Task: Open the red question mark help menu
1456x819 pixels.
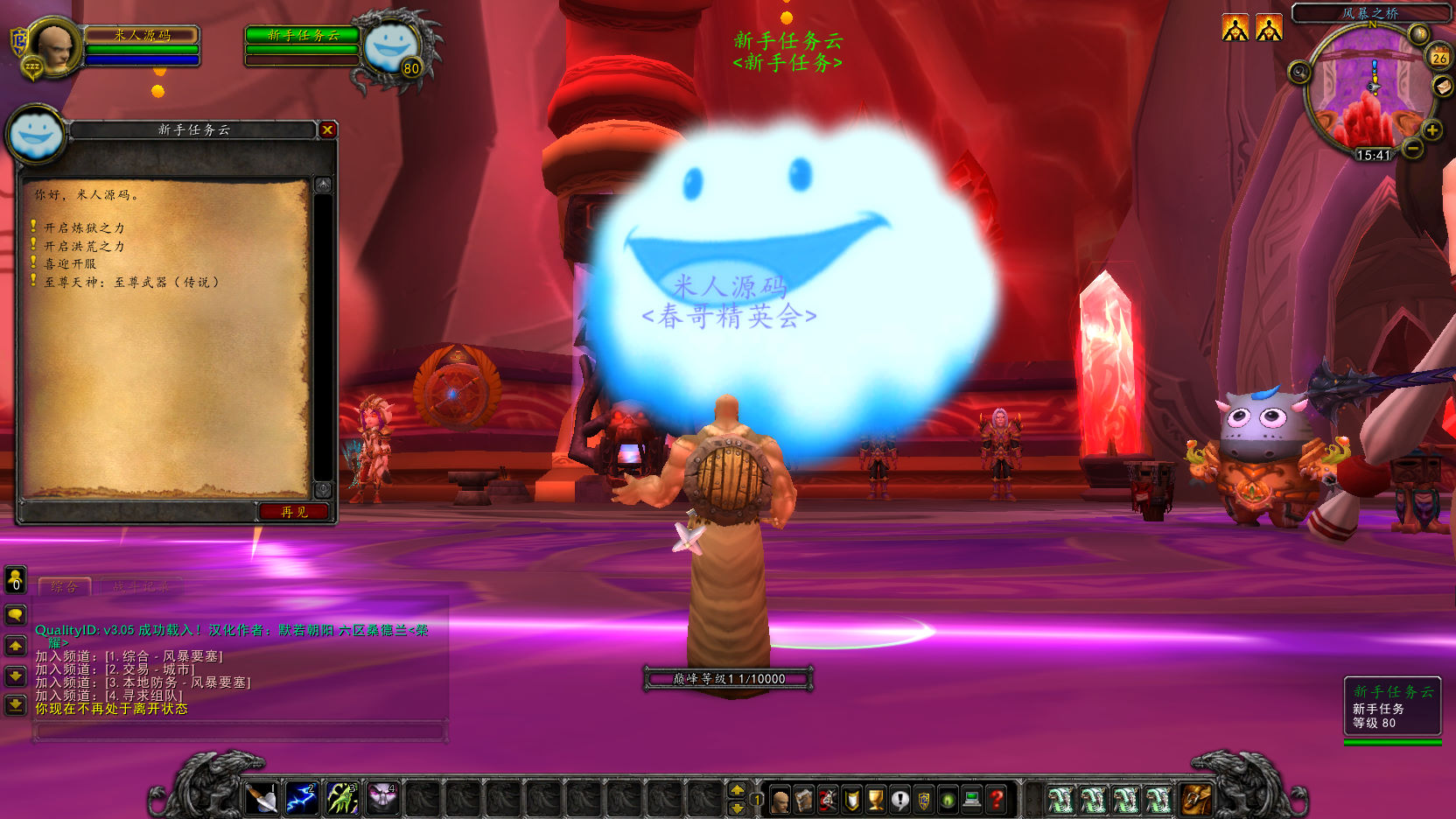Action: pos(995,799)
